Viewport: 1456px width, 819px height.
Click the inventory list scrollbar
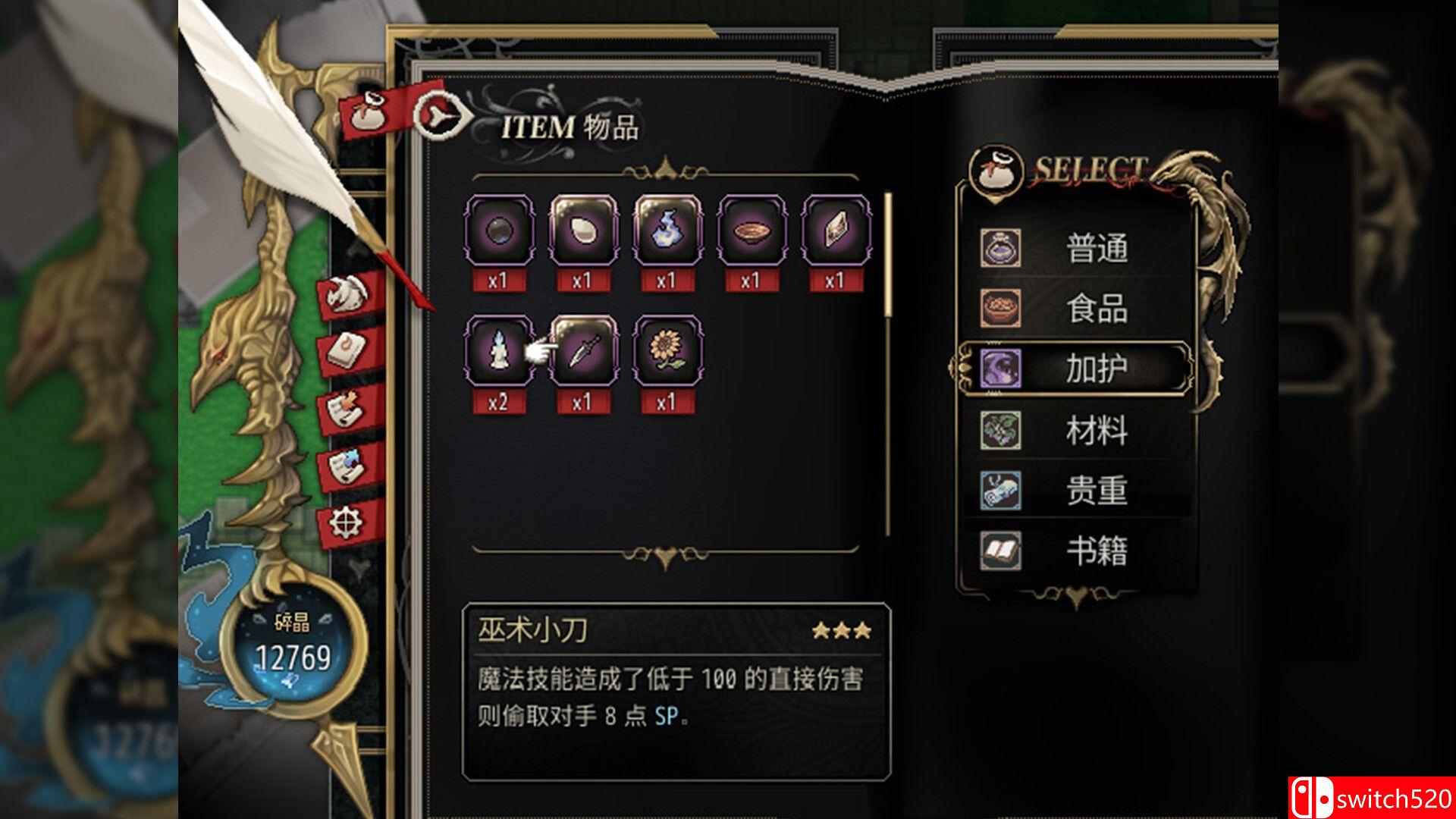tap(886, 250)
